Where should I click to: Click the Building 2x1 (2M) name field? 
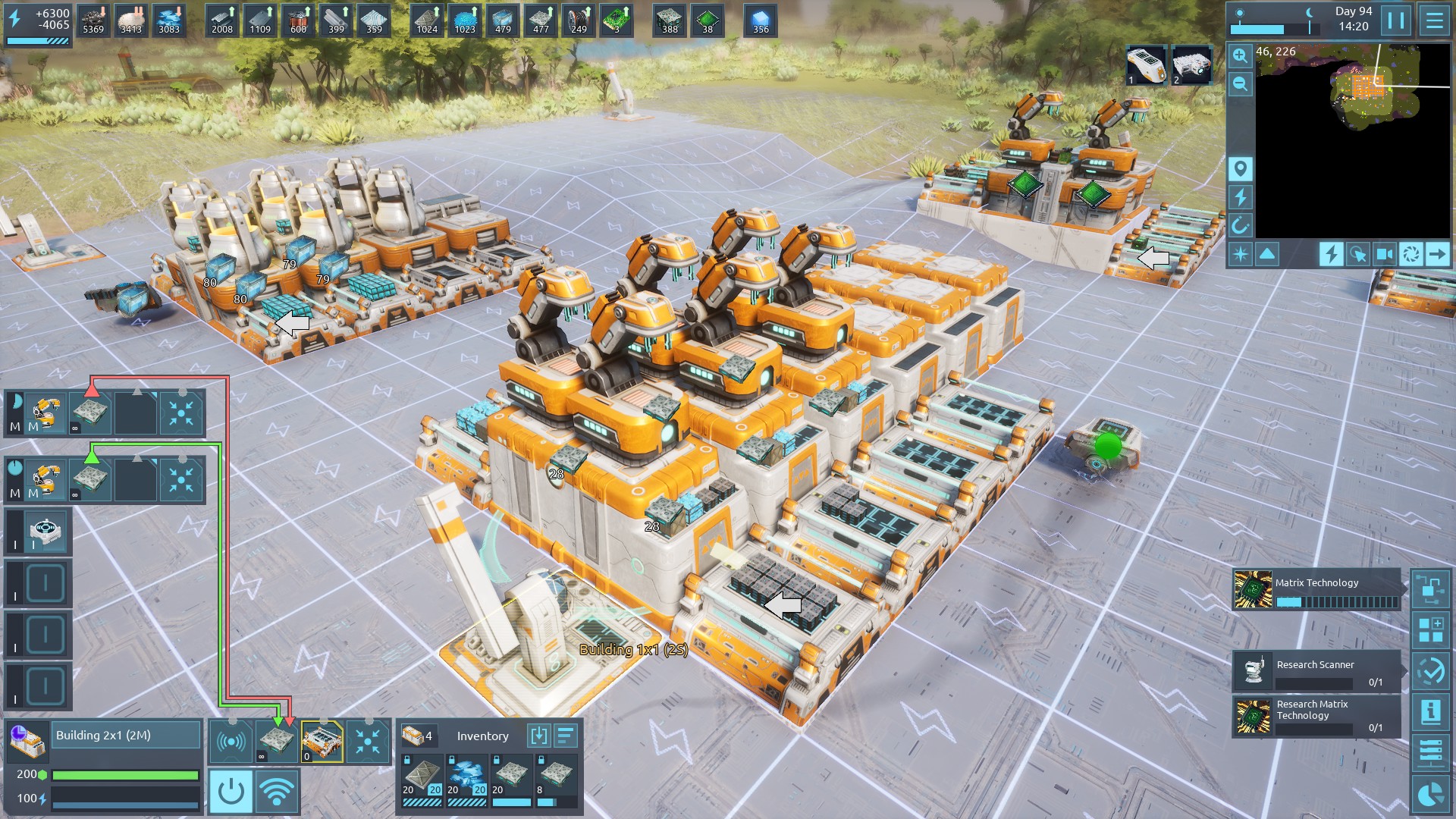125,735
